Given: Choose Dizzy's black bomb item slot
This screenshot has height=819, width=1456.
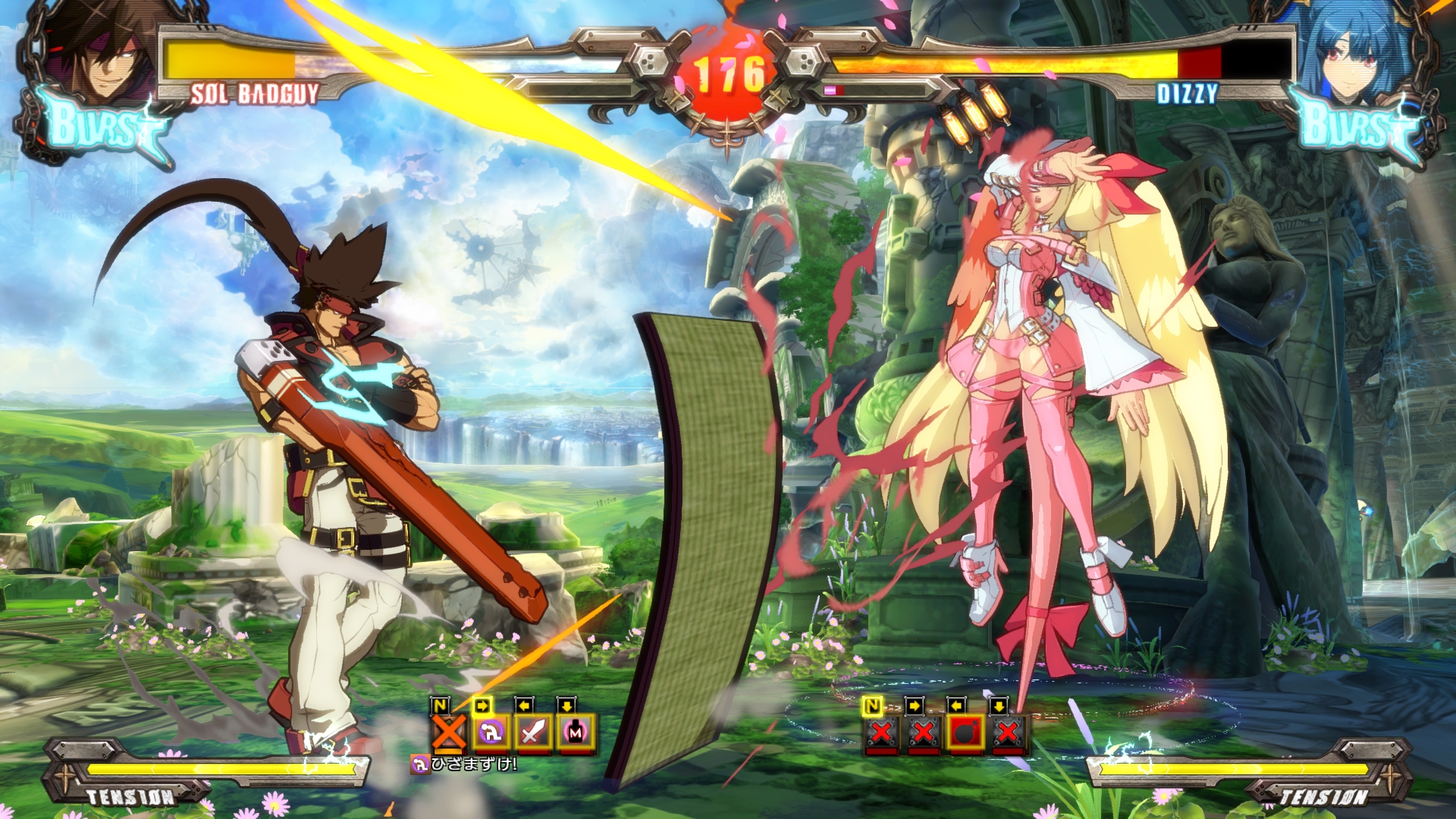Looking at the screenshot, I should [x=965, y=733].
